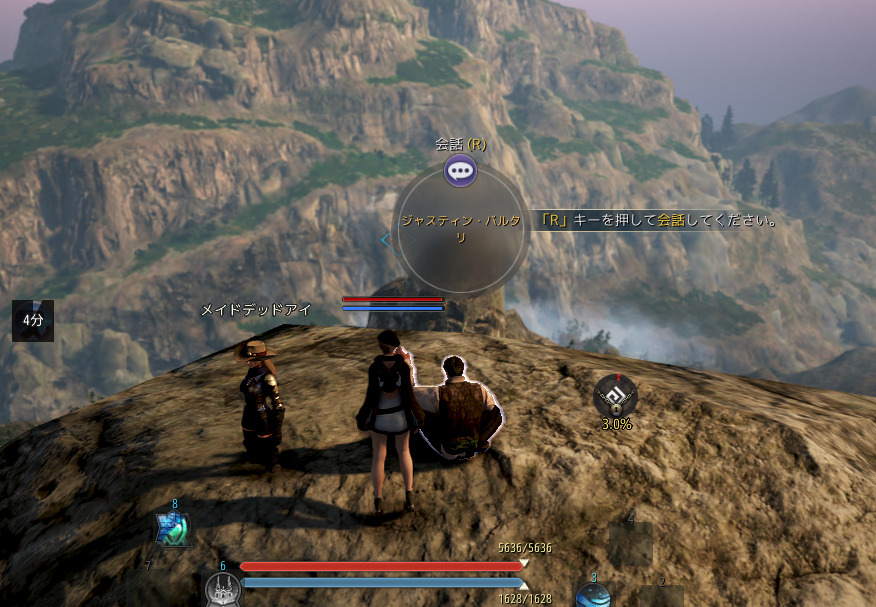Click the 4分 buff timer icon
876x607 pixels.
[33, 320]
